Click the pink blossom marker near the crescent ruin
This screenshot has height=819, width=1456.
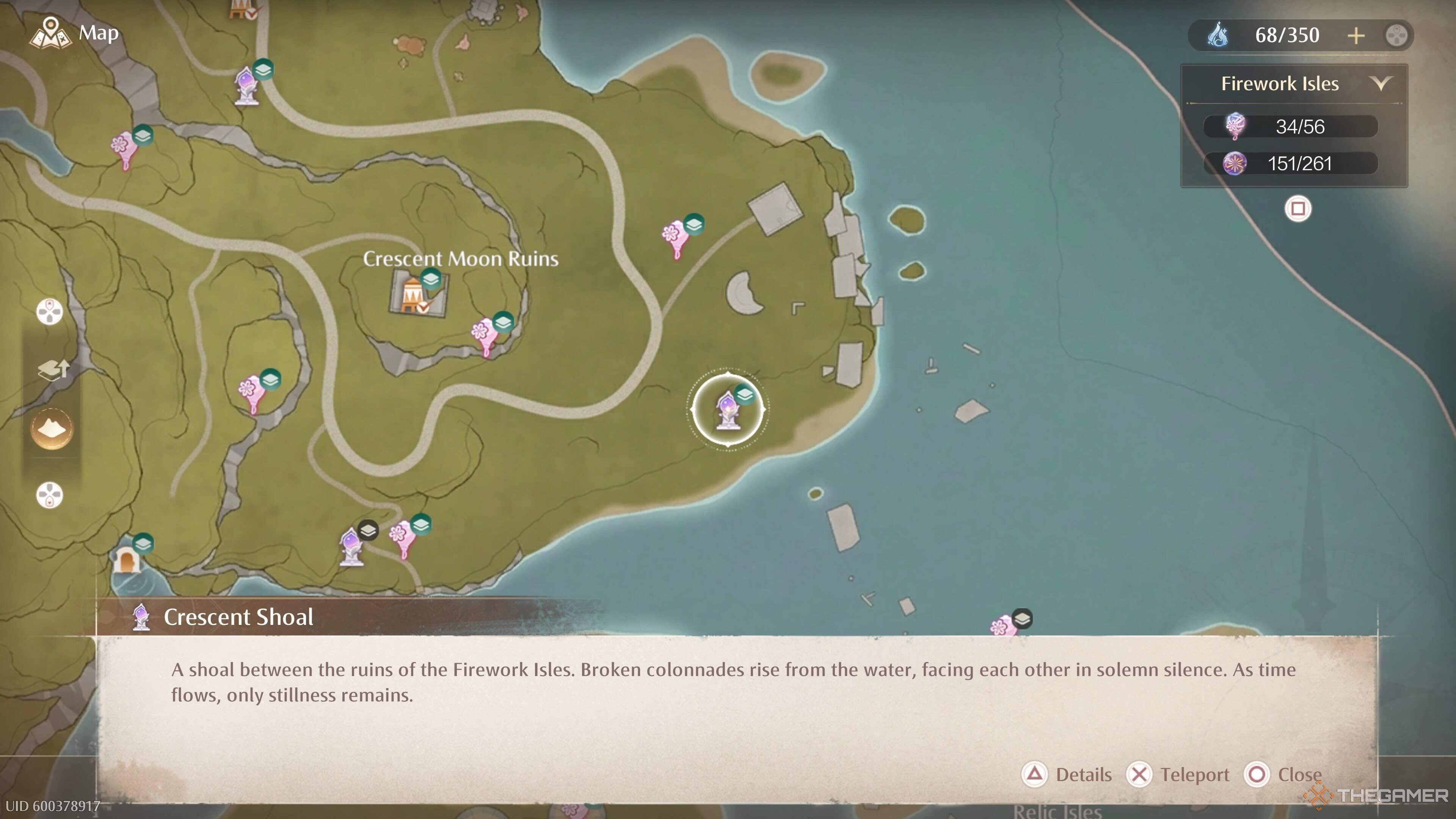[675, 238]
